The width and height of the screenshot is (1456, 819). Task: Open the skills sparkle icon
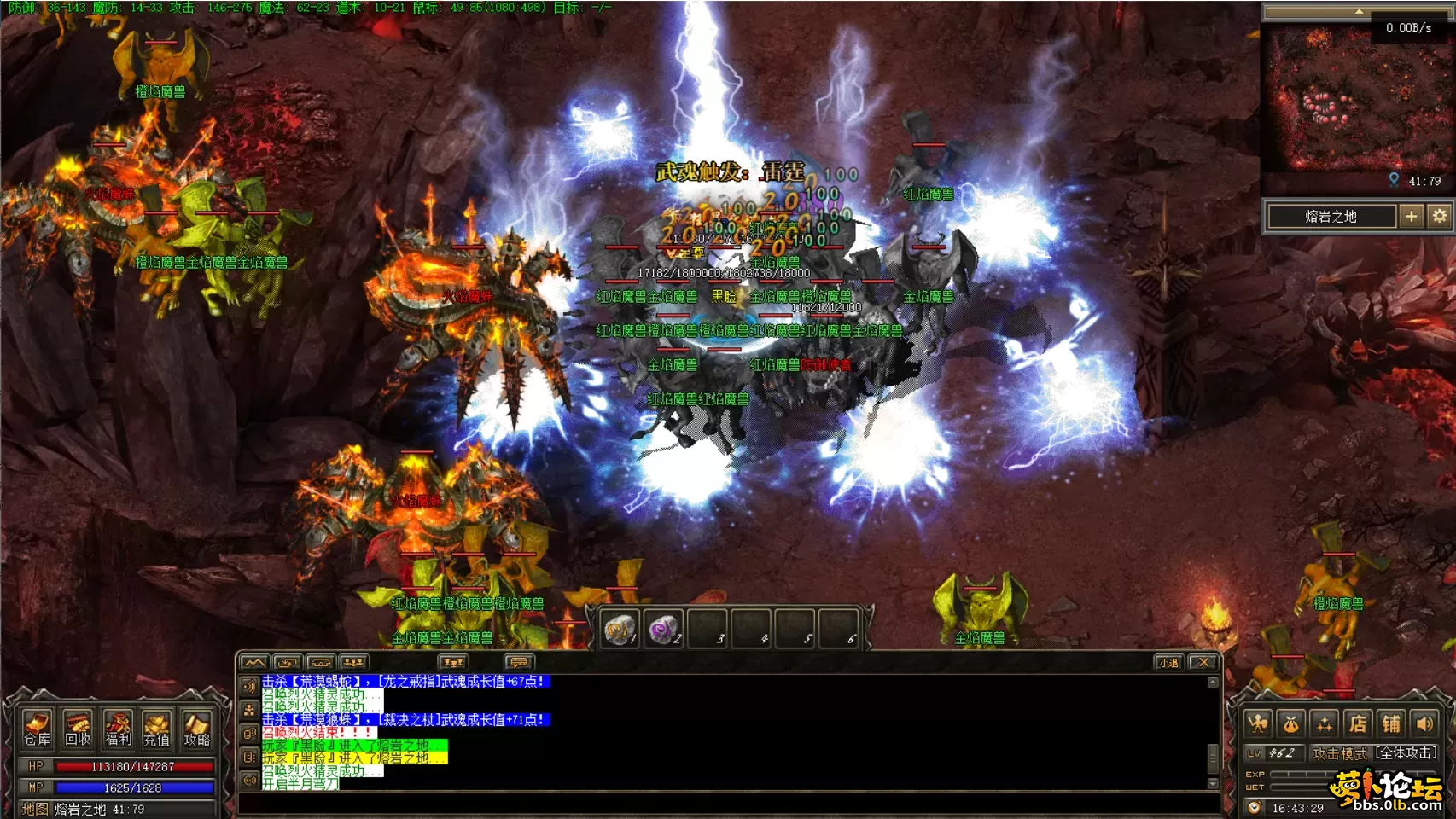(x=1325, y=724)
